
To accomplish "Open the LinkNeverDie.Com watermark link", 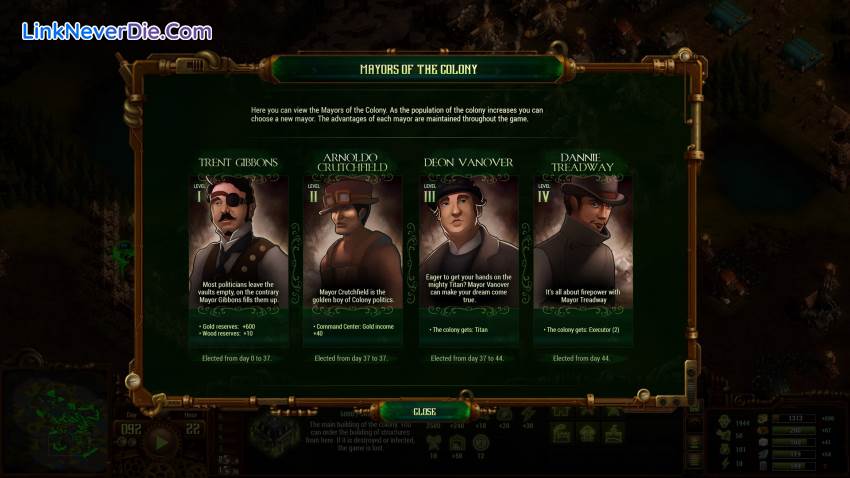I will [116, 32].
